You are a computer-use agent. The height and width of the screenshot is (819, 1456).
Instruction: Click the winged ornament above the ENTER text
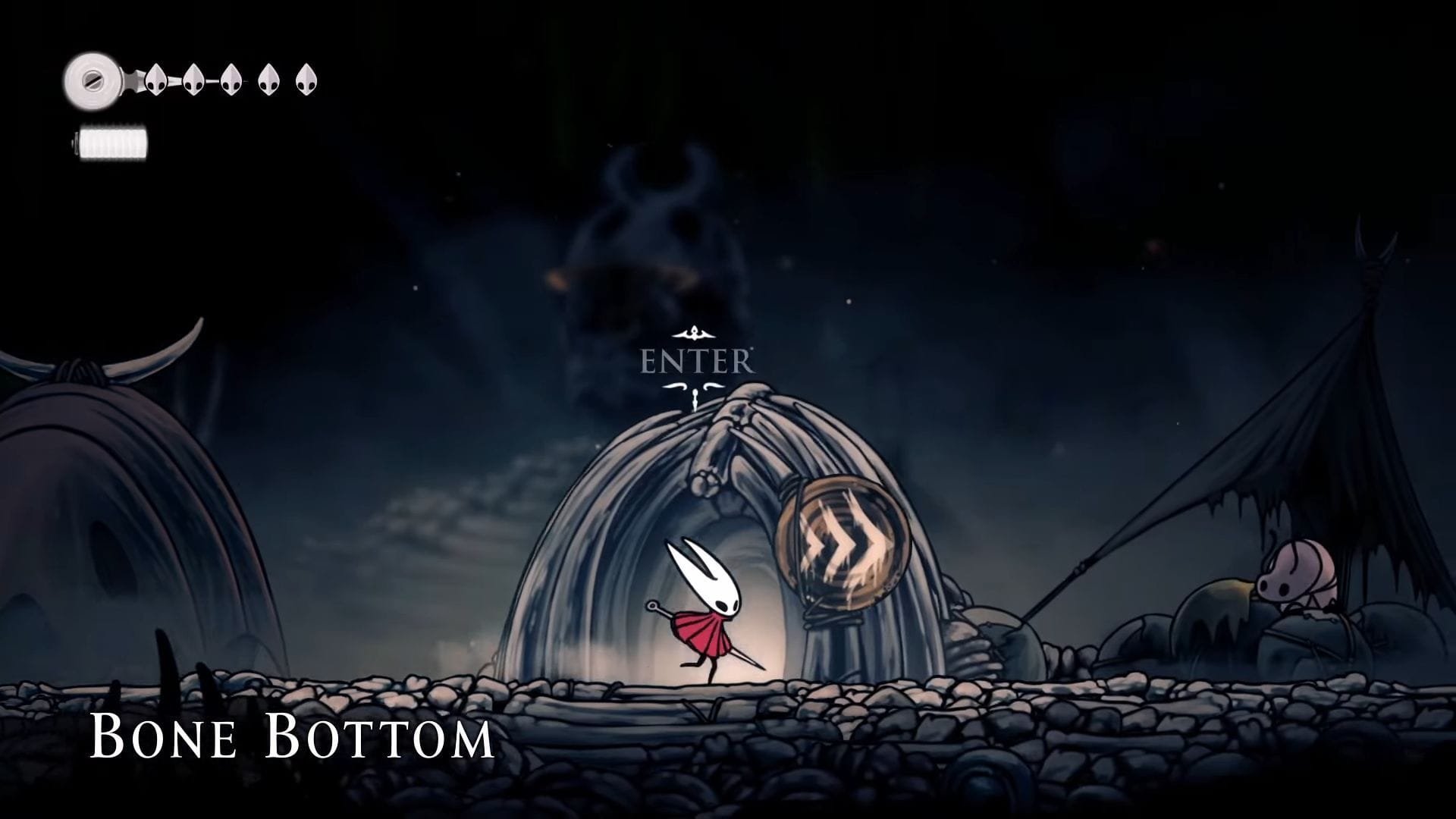point(692,332)
